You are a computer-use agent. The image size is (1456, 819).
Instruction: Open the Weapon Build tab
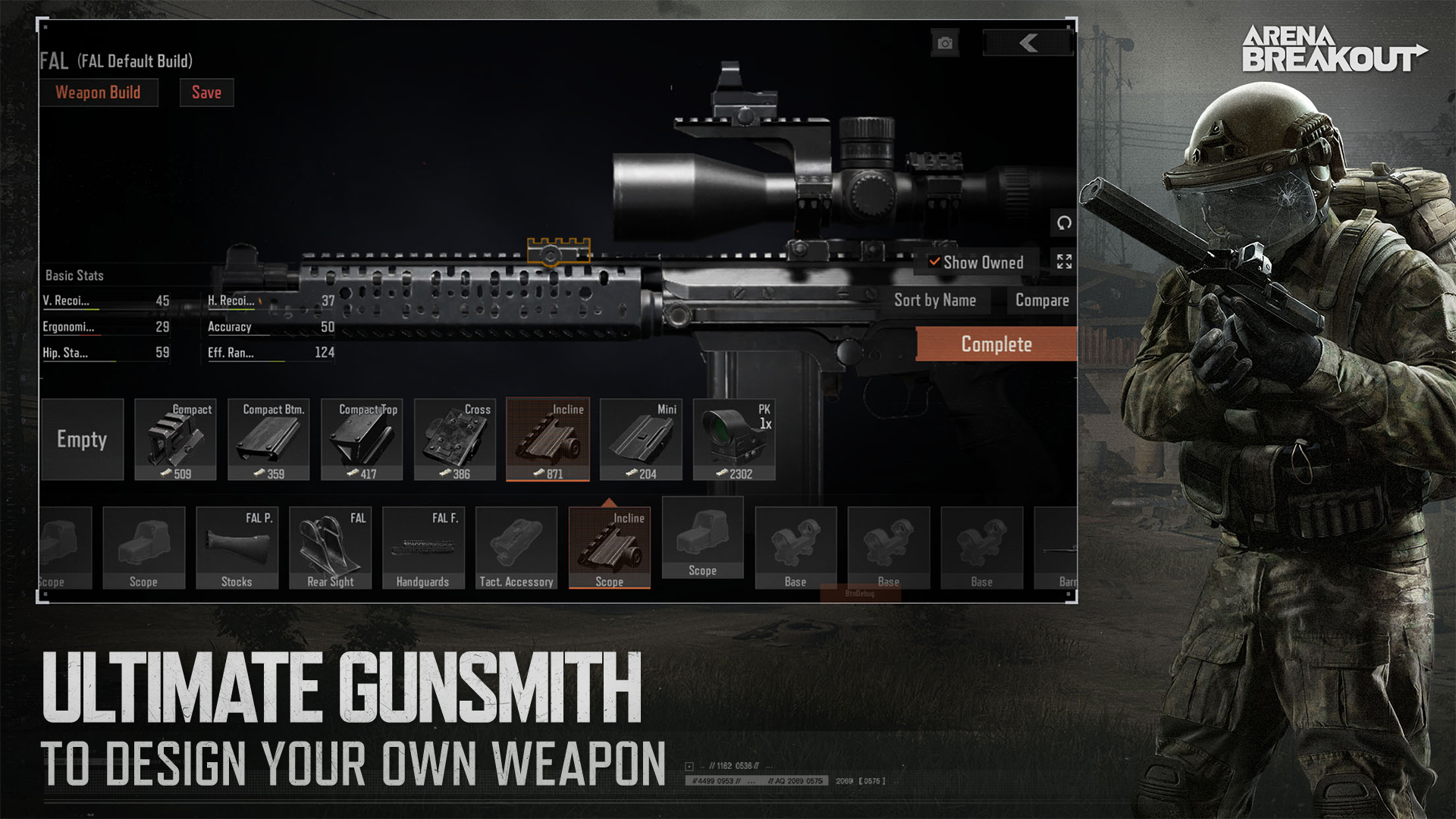(x=99, y=93)
